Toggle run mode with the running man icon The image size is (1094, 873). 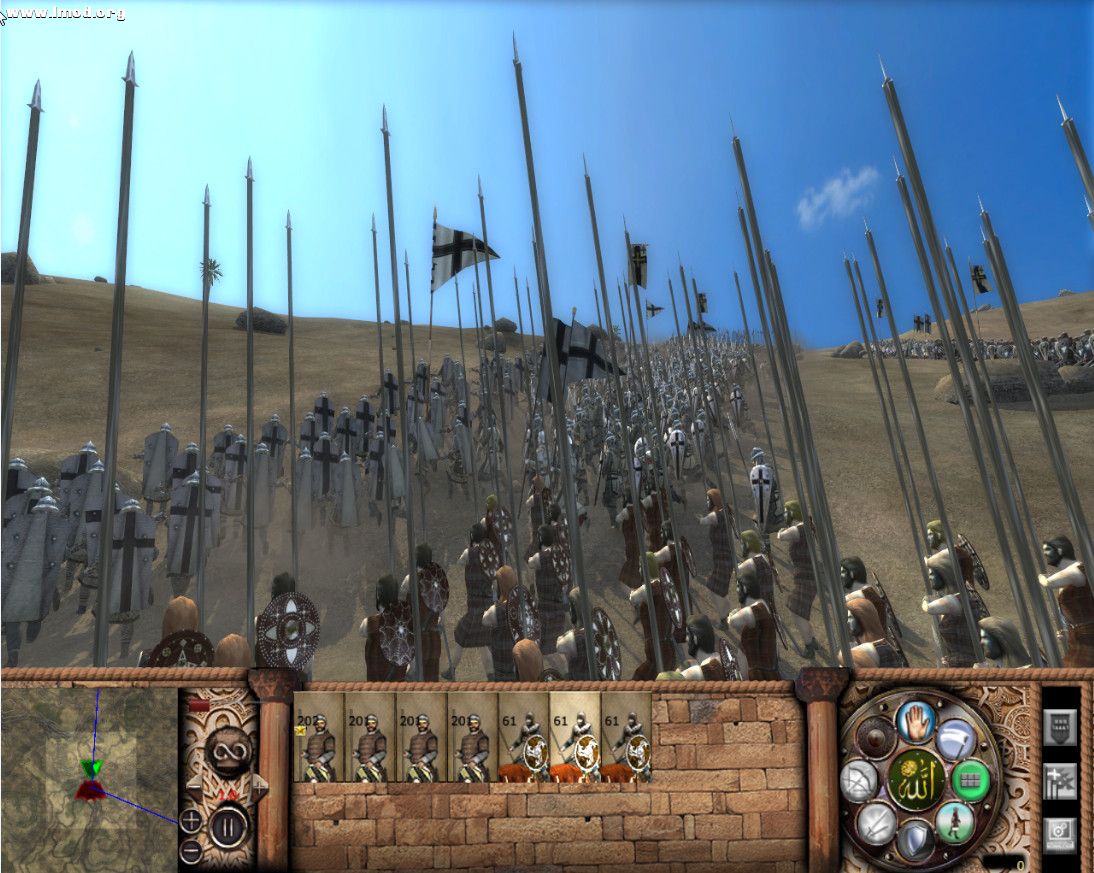tap(955, 822)
